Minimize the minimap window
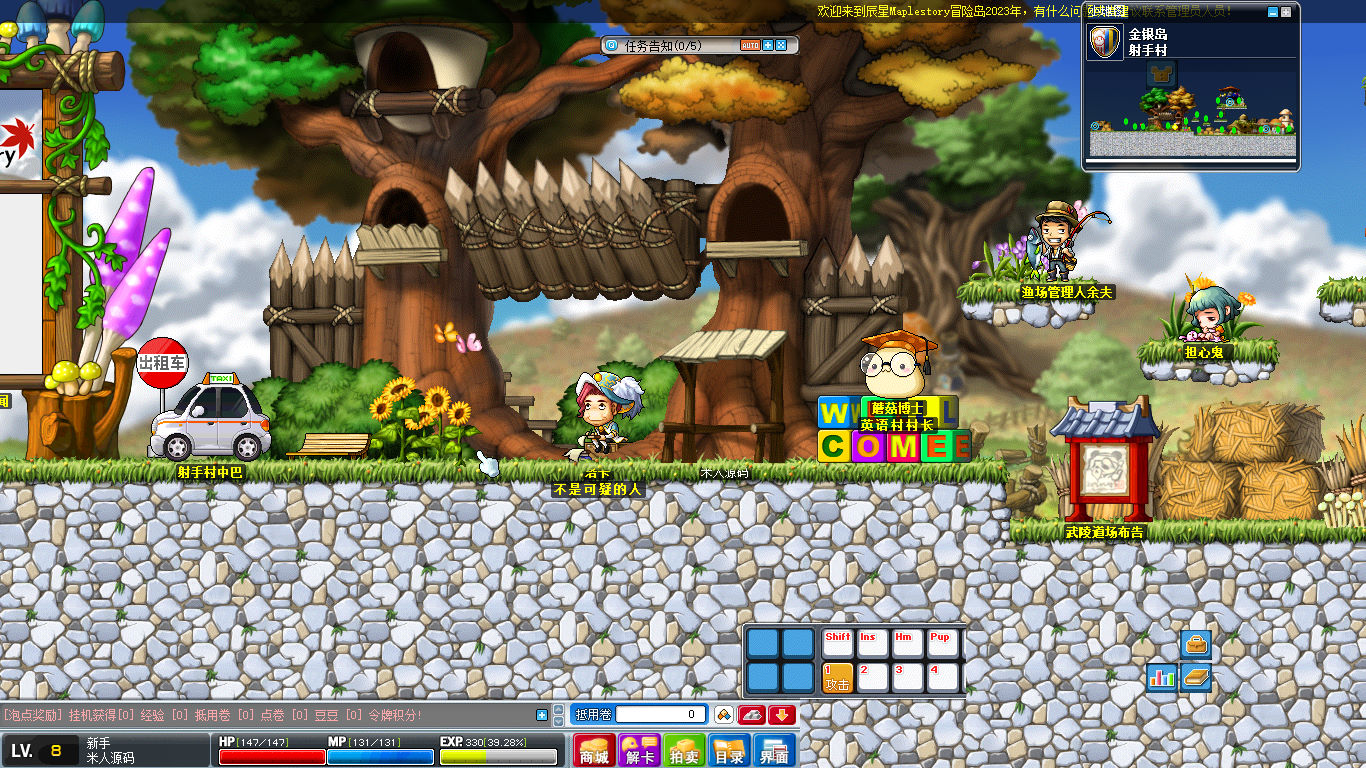The height and width of the screenshot is (768, 1366). pos(1272,12)
